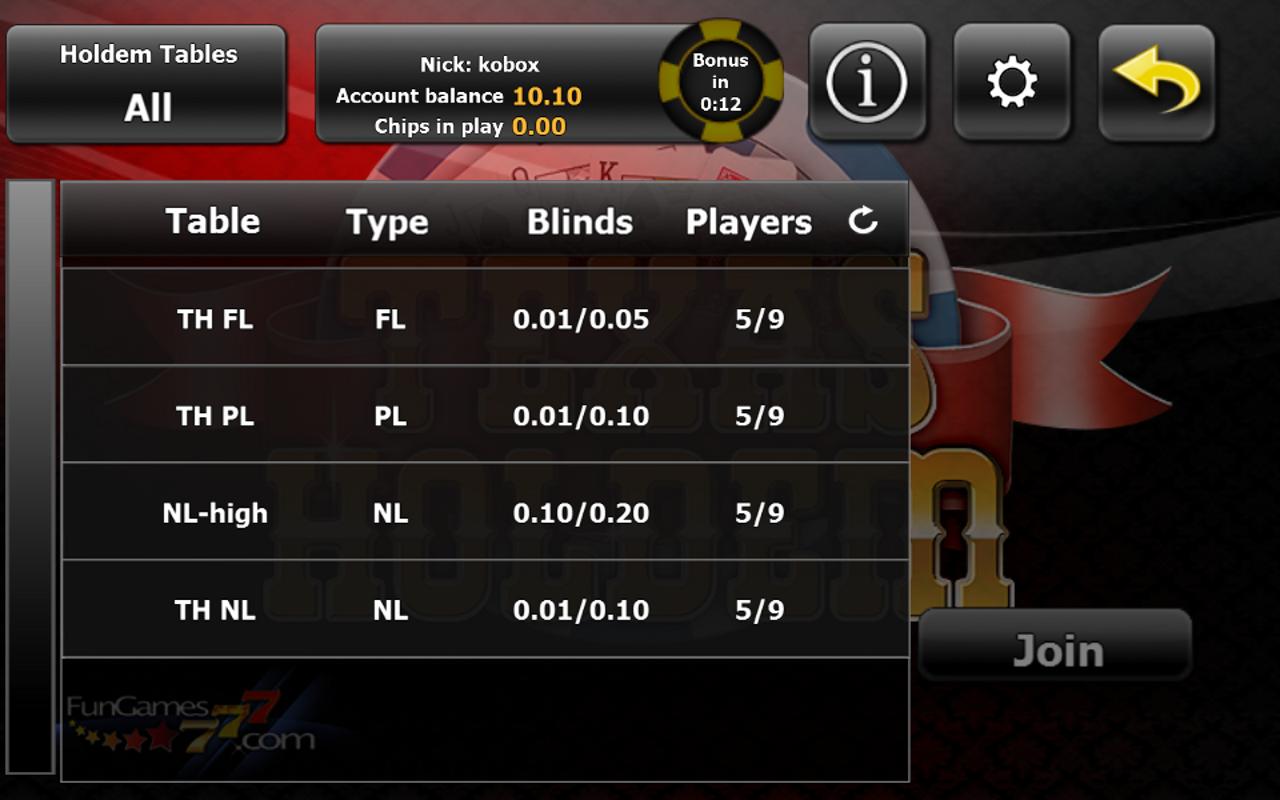Sort tables by the Players column

click(x=748, y=222)
